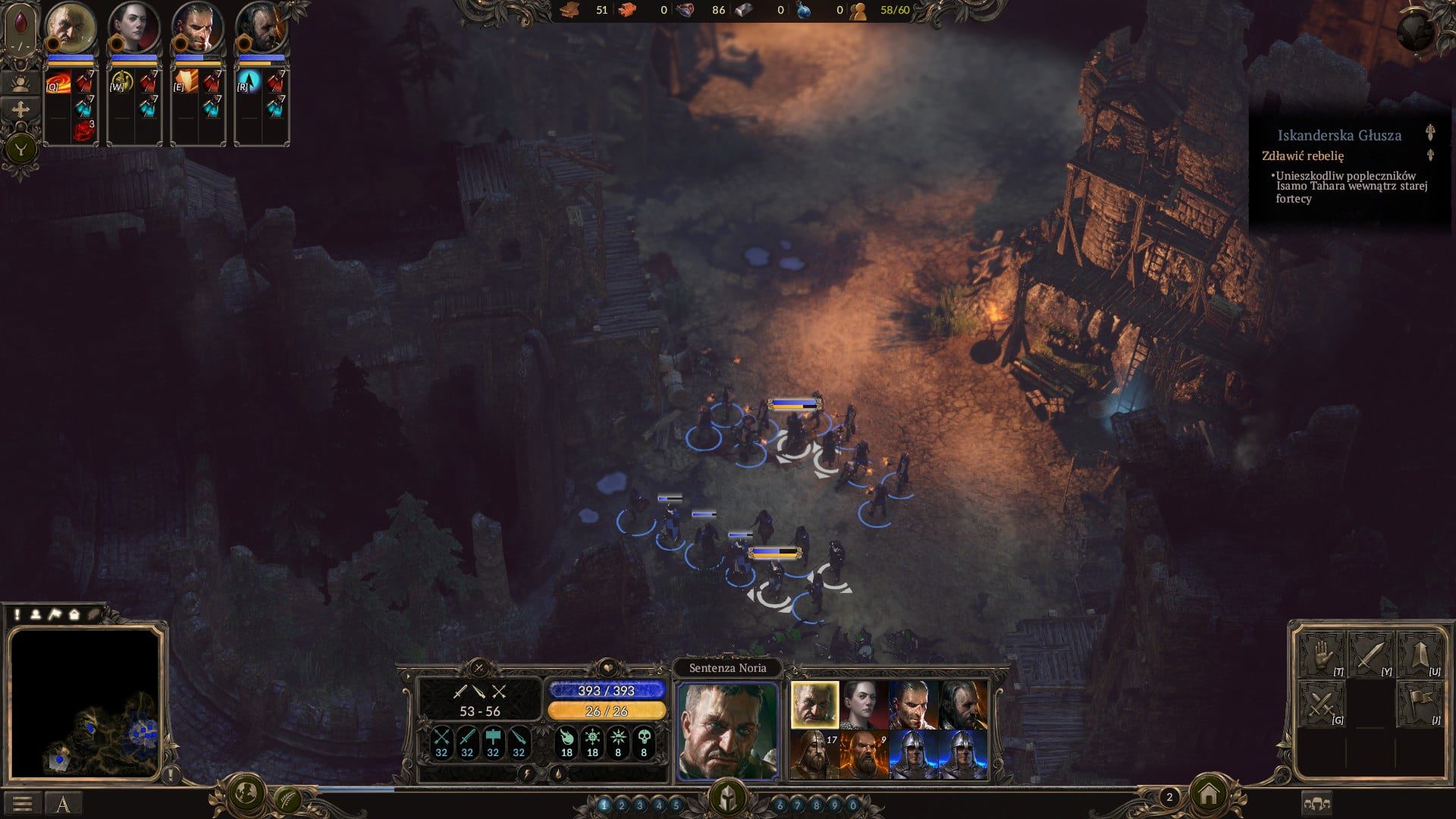
Task: Select the old bald hero's top-left portrait
Action: point(71,27)
